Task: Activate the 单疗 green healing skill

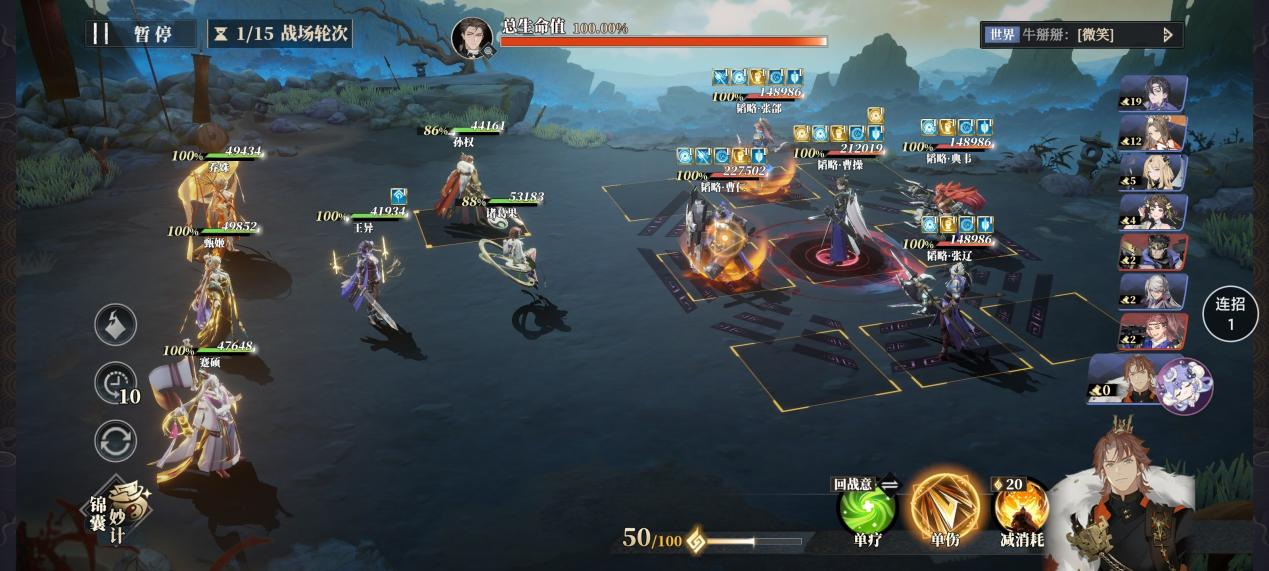Action: (x=866, y=507)
